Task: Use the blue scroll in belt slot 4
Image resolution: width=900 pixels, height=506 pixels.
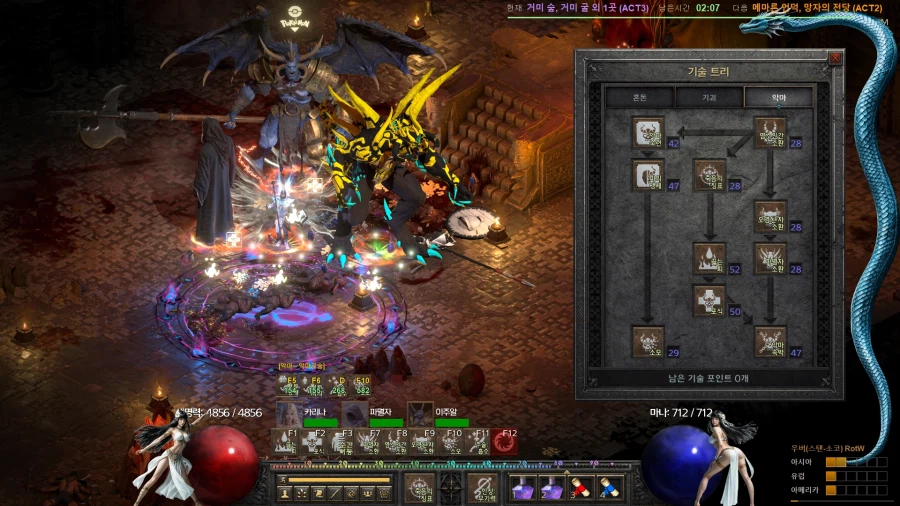Action: [x=608, y=487]
